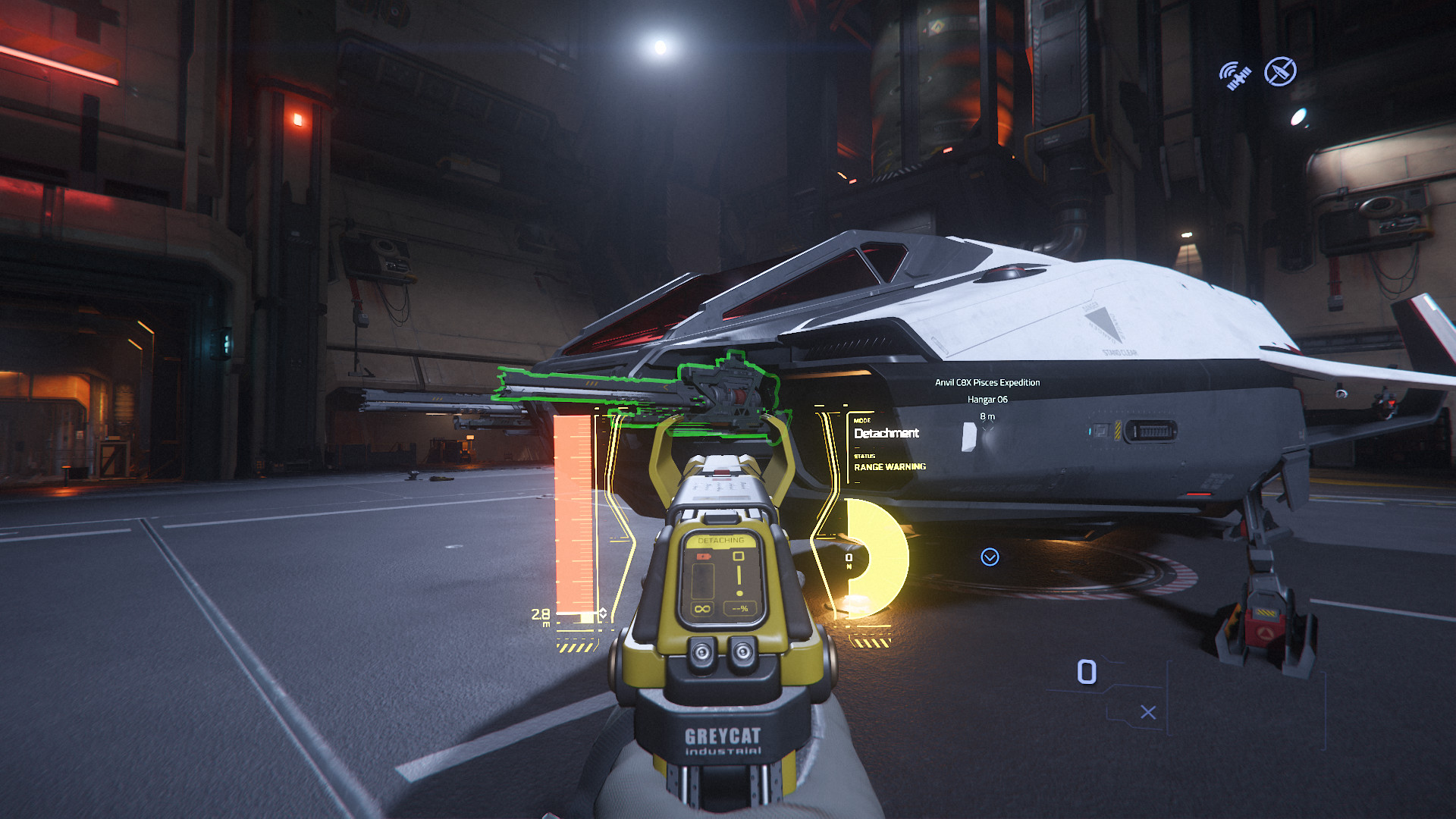Viewport: 1456px width, 819px height.
Task: Expand the small arrow beside the 2.8m readout
Action: [x=602, y=613]
